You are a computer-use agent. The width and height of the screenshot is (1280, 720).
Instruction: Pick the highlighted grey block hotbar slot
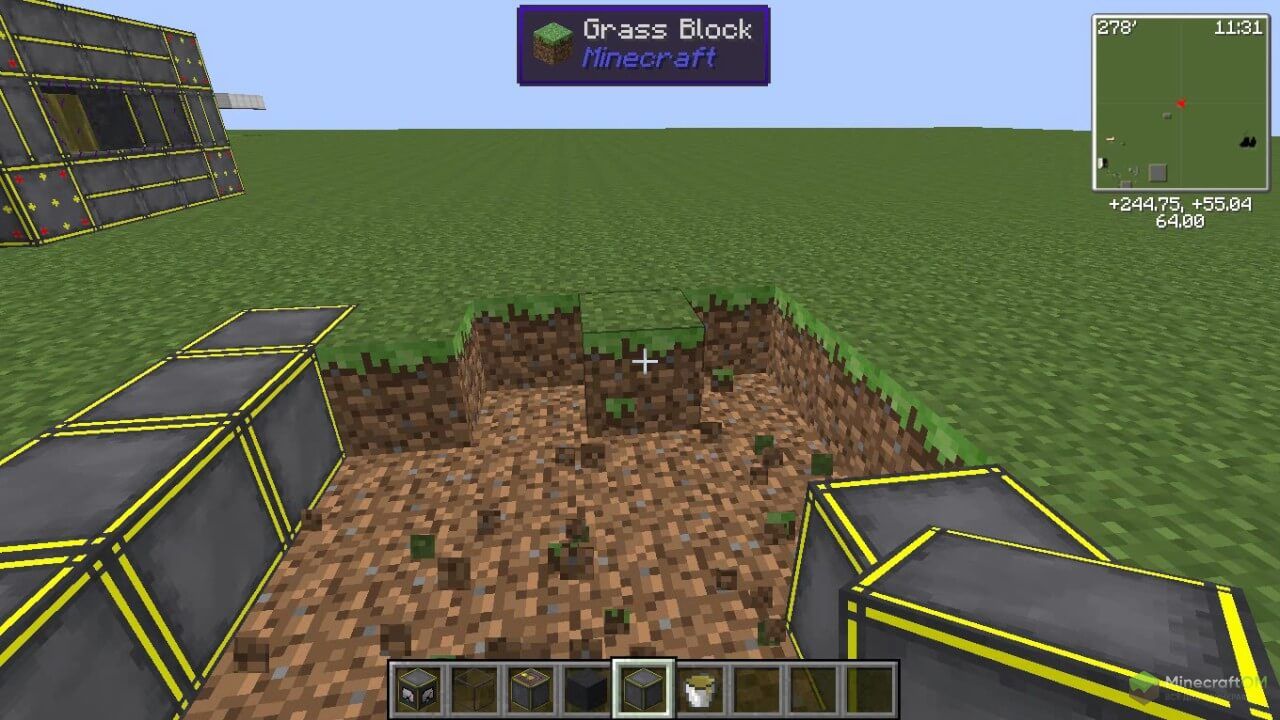click(643, 689)
